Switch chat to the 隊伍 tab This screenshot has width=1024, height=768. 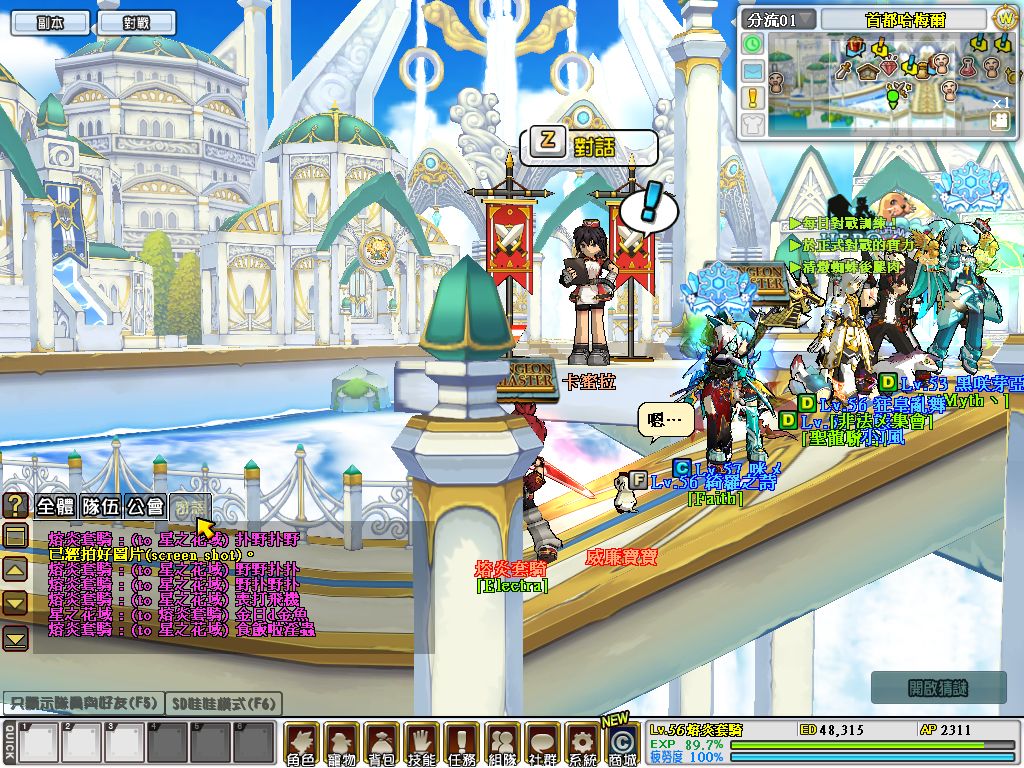(101, 506)
